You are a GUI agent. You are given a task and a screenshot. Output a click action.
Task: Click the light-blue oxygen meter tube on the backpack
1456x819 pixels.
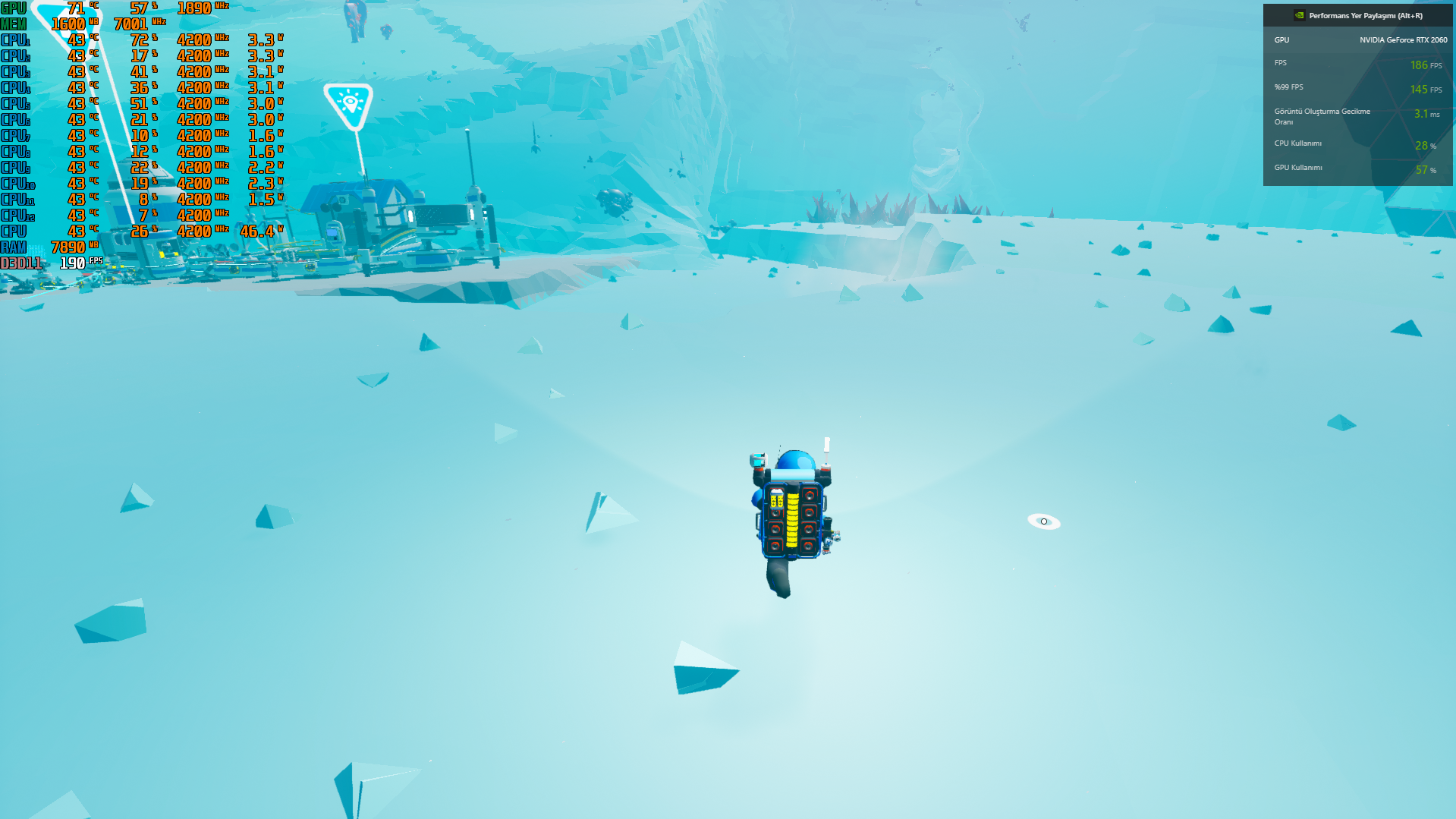(791, 474)
